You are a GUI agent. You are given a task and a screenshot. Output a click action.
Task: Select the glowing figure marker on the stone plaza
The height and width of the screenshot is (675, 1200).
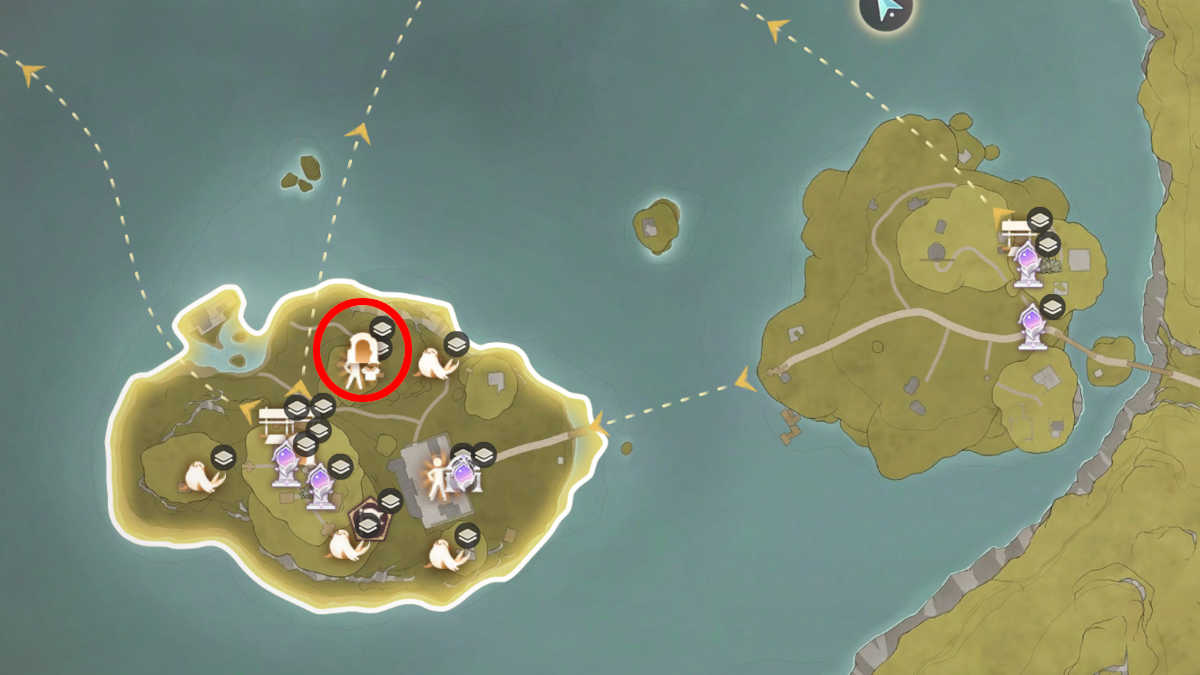[x=436, y=478]
